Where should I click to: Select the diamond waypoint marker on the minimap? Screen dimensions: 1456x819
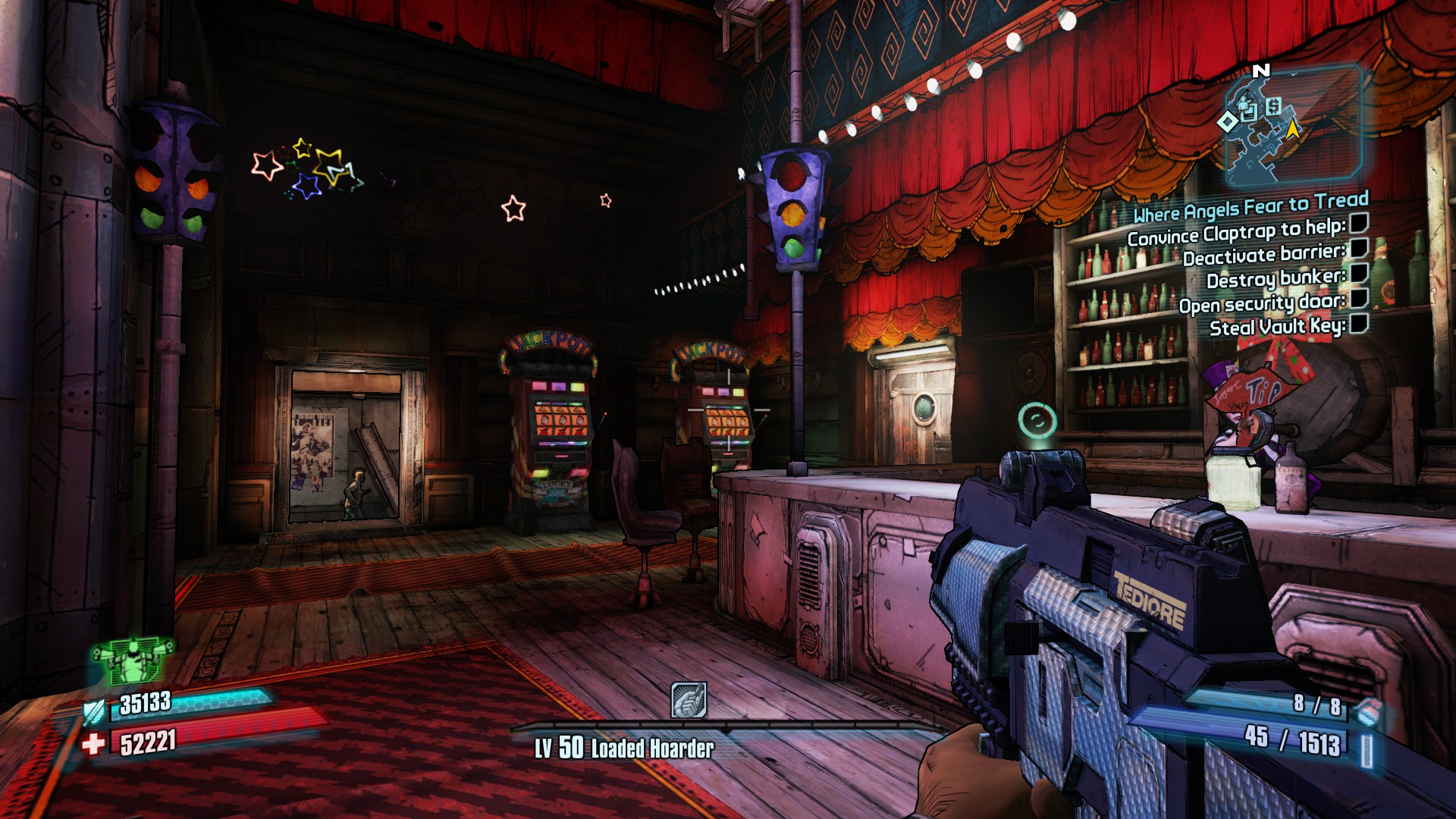pos(1227,121)
